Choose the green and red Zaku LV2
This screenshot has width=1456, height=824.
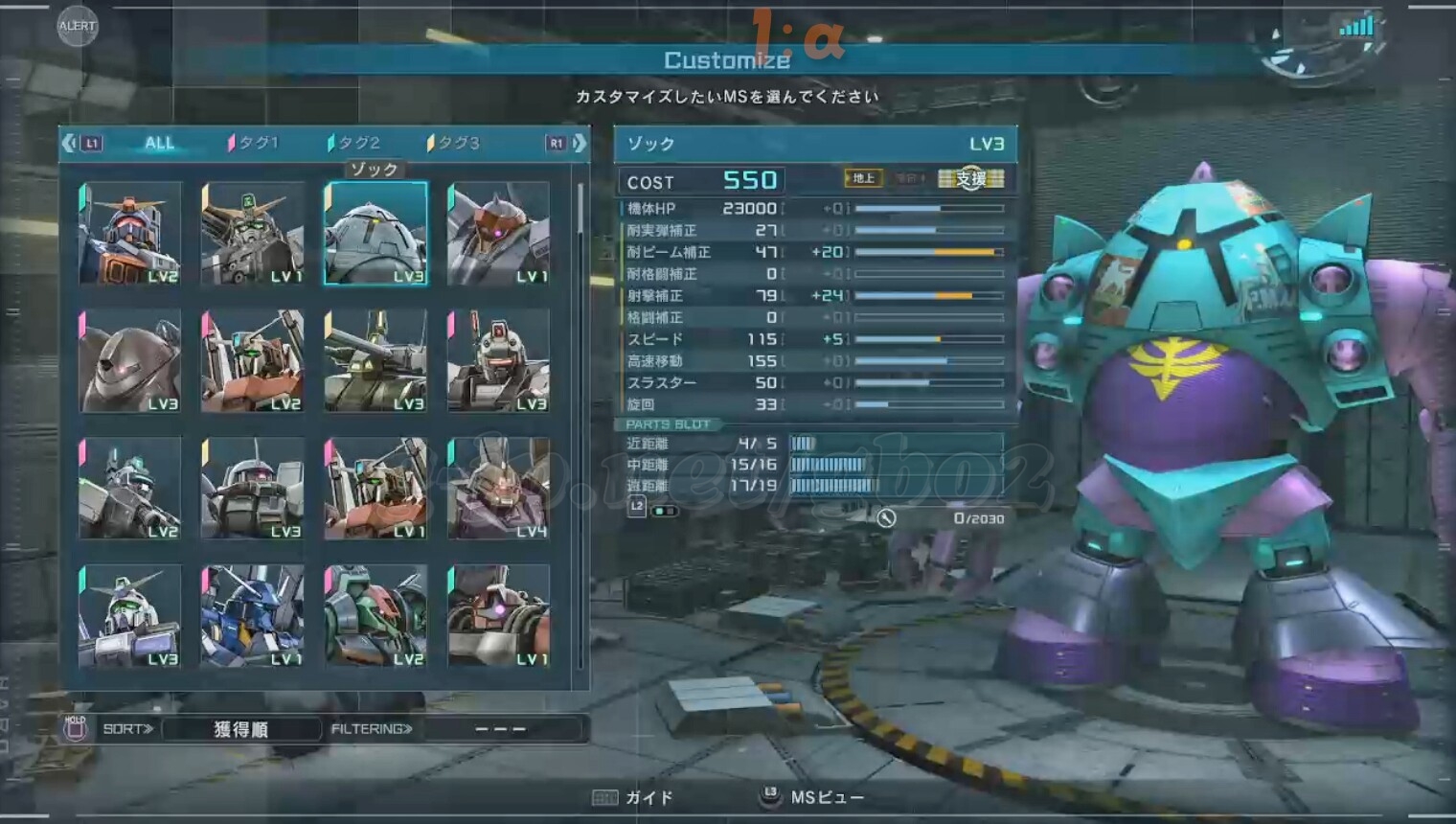[375, 615]
